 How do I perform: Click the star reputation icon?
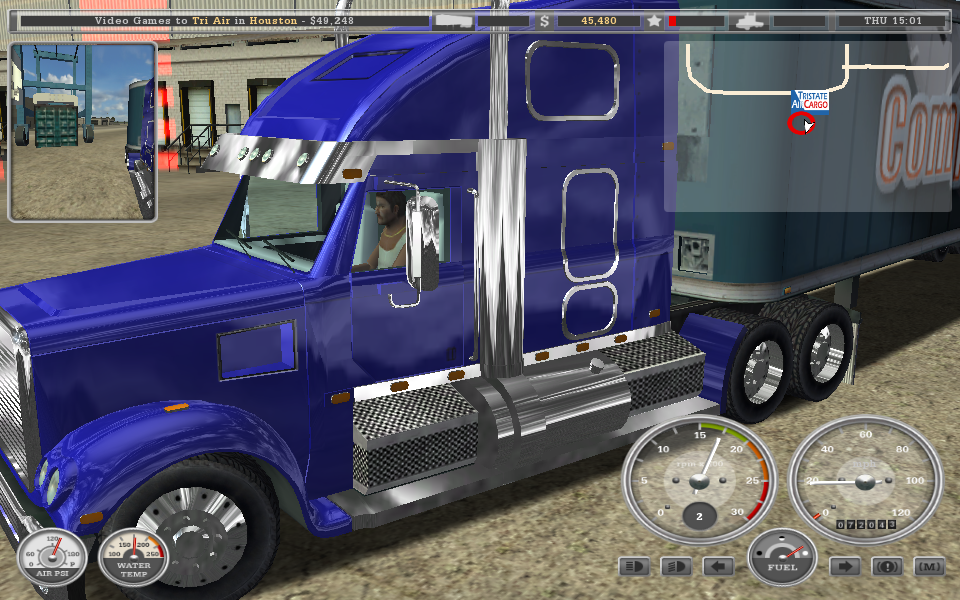pyautogui.click(x=654, y=20)
